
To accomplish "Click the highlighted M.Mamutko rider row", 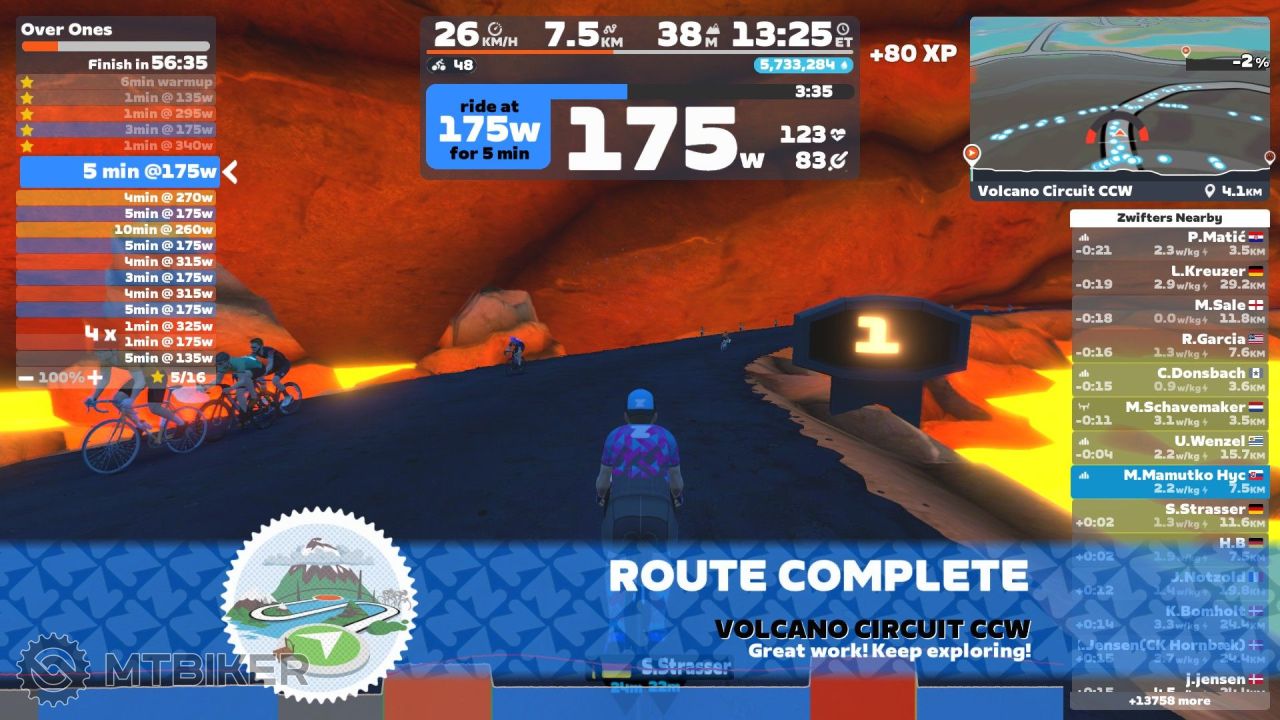I will point(1169,482).
